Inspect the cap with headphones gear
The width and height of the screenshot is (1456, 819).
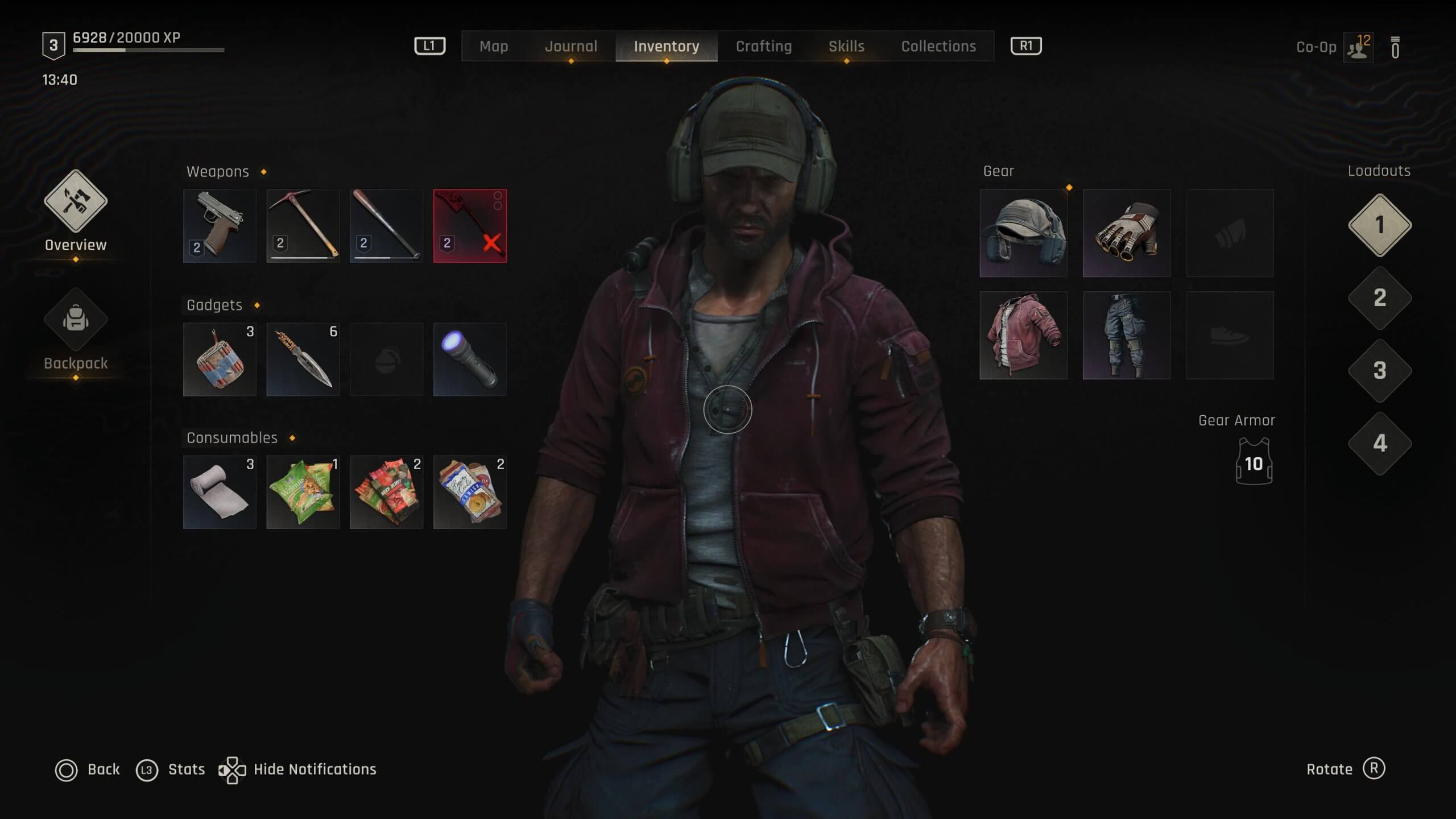[1023, 233]
